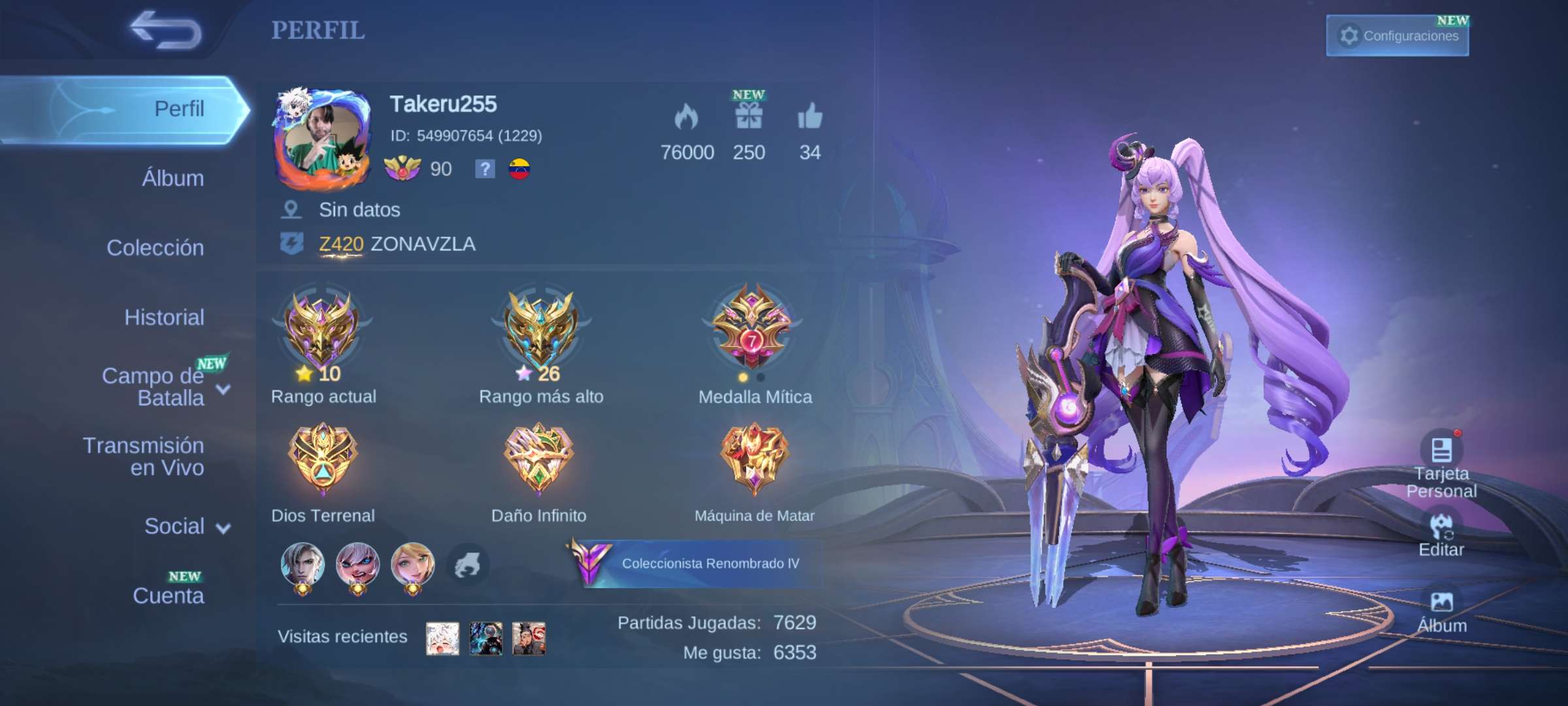Open the gift box icon
Viewport: 1568px width, 706px height.
pyautogui.click(x=749, y=118)
